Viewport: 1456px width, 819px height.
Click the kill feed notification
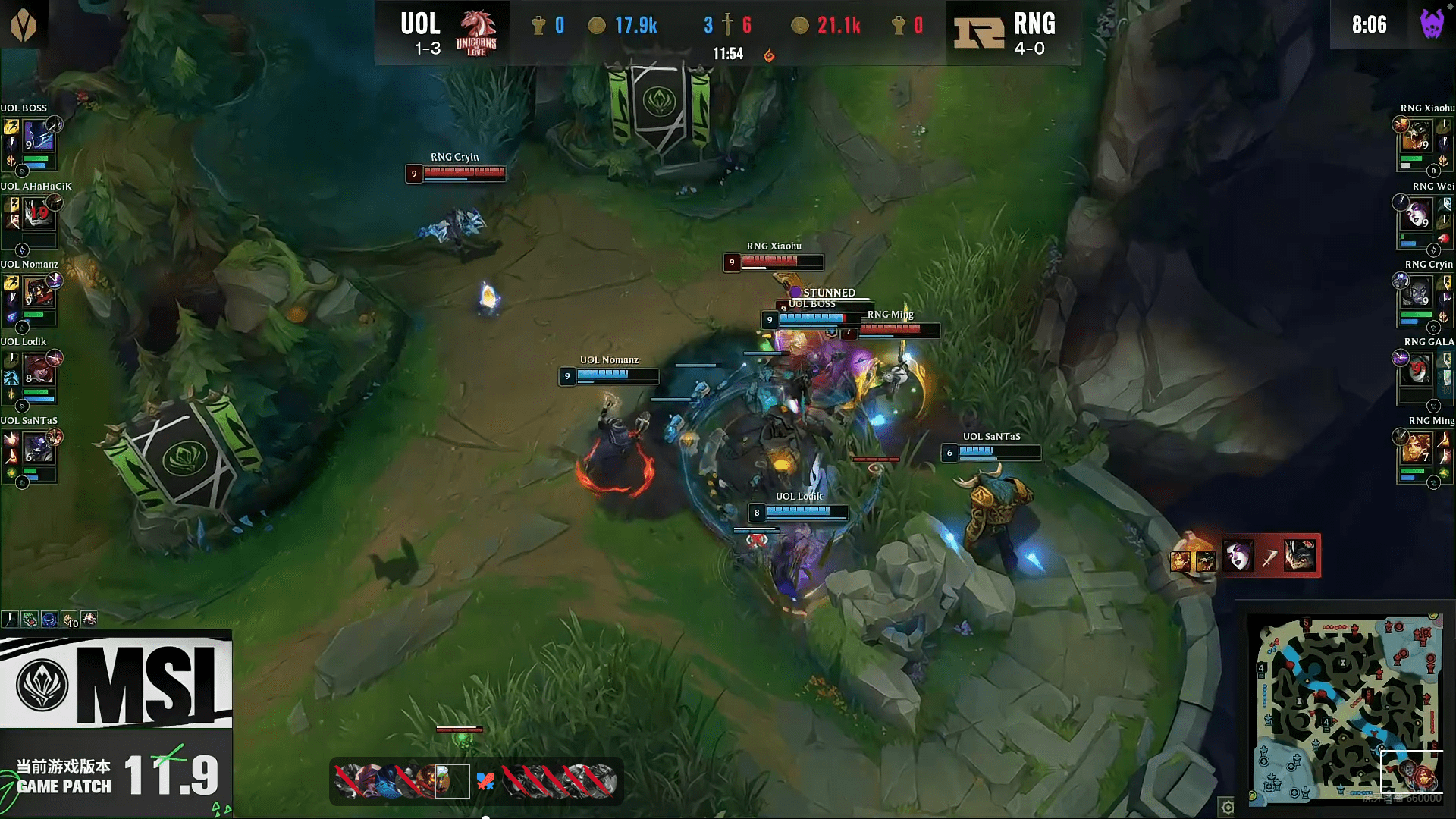click(1245, 557)
